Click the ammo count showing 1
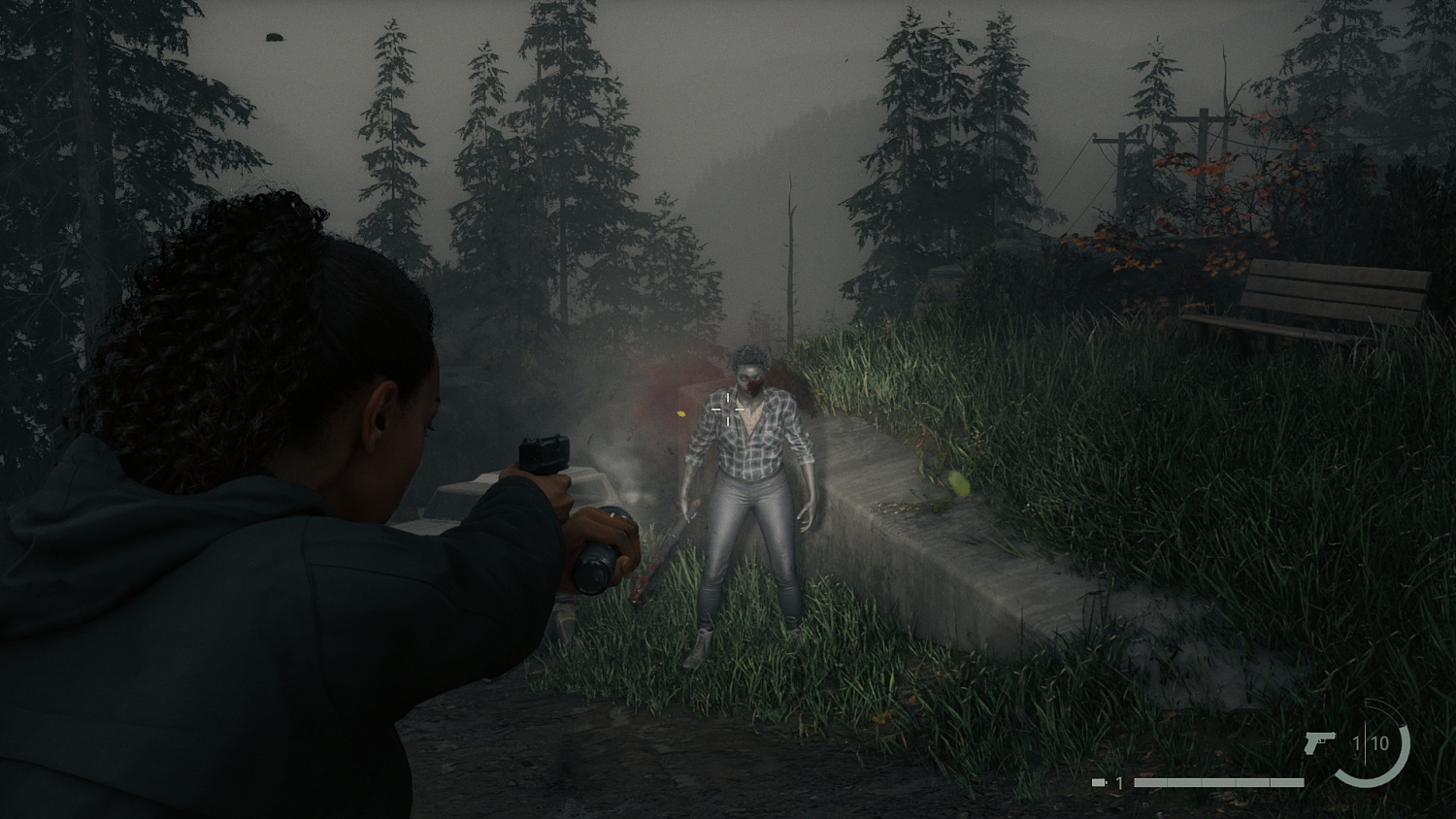This screenshot has height=819, width=1456. point(1357,742)
